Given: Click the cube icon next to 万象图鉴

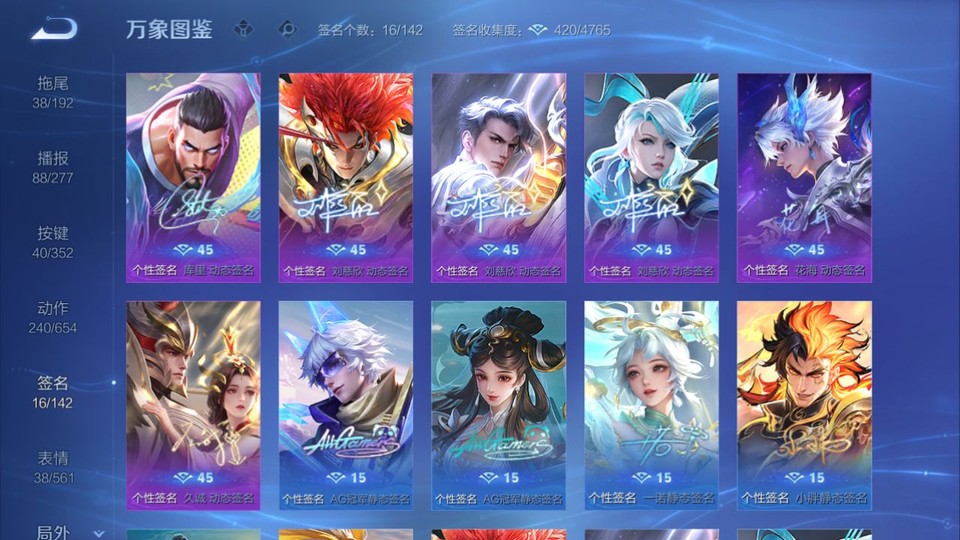Looking at the screenshot, I should click(244, 29).
